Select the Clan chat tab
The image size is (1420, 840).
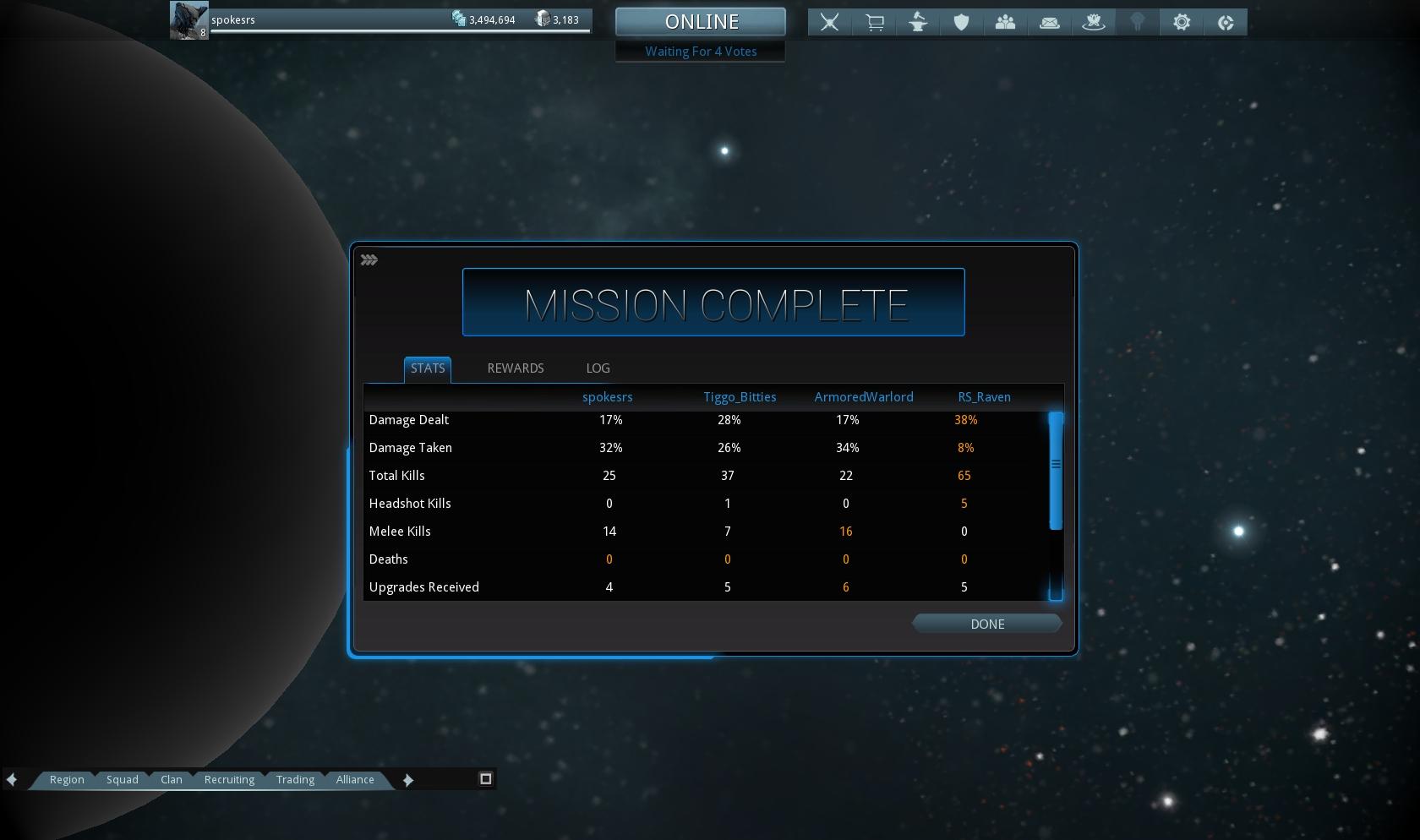(x=172, y=780)
